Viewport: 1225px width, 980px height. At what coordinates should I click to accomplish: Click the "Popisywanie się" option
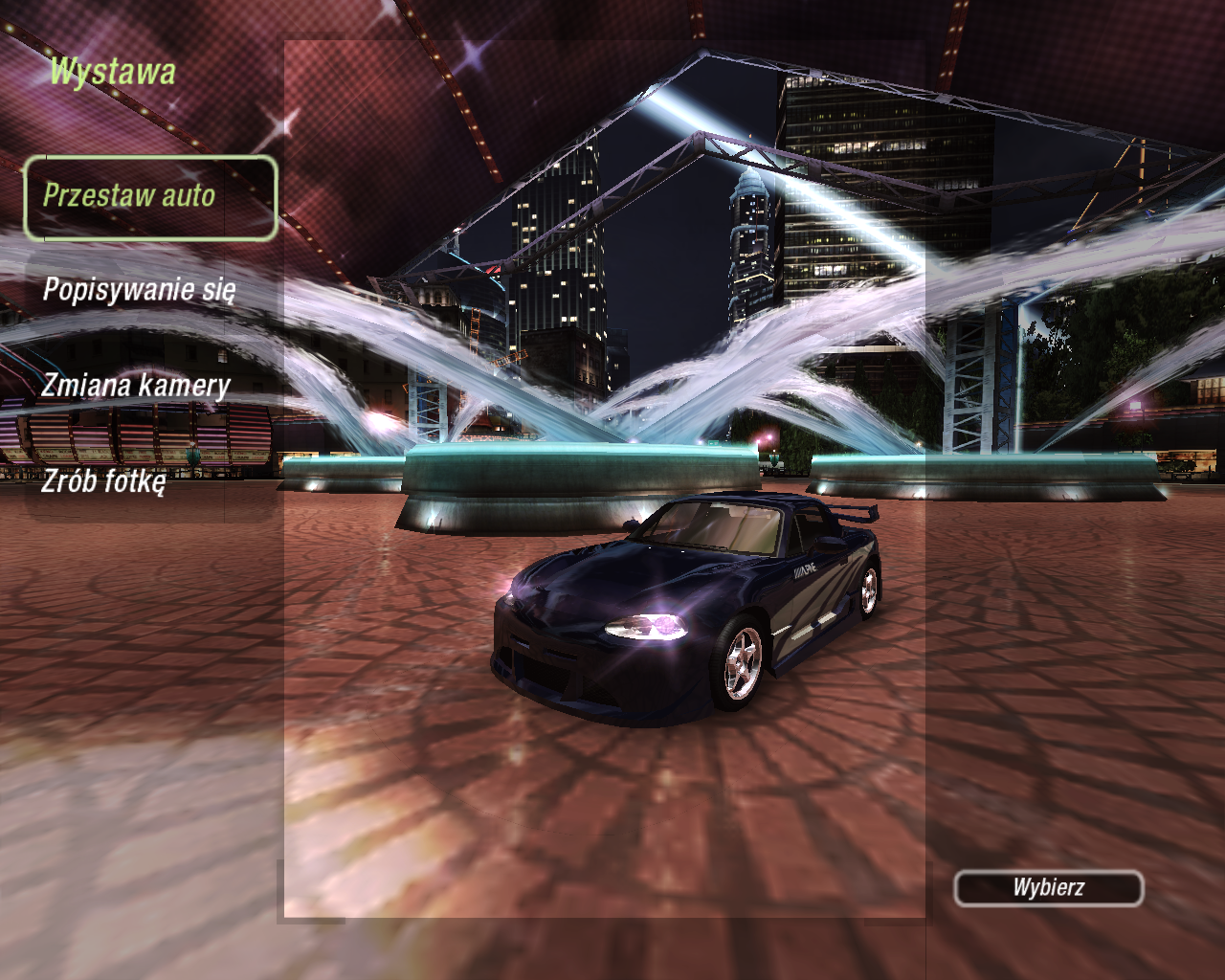click(142, 286)
